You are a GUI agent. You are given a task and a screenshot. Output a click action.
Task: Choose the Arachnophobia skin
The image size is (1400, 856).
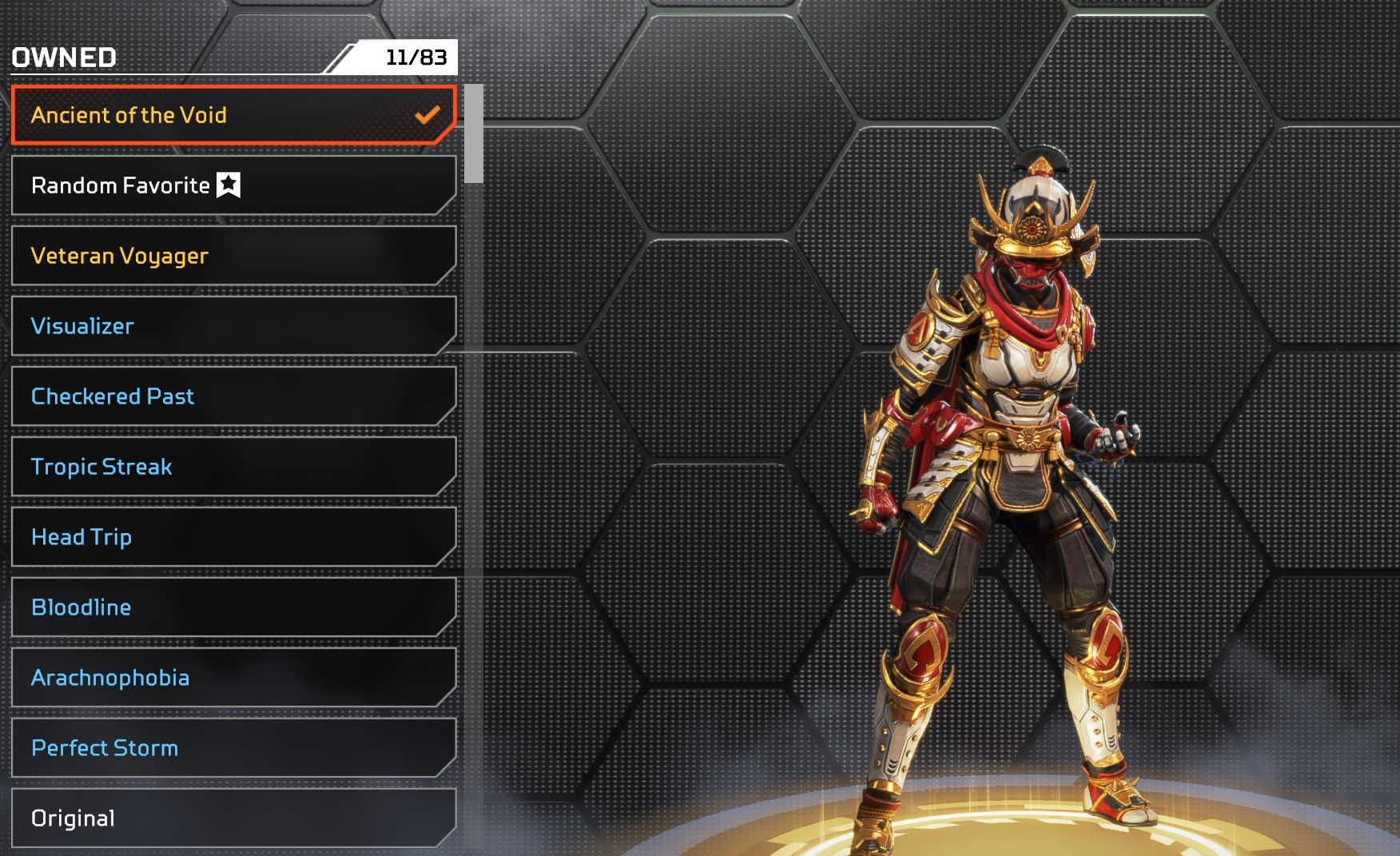coord(232,678)
